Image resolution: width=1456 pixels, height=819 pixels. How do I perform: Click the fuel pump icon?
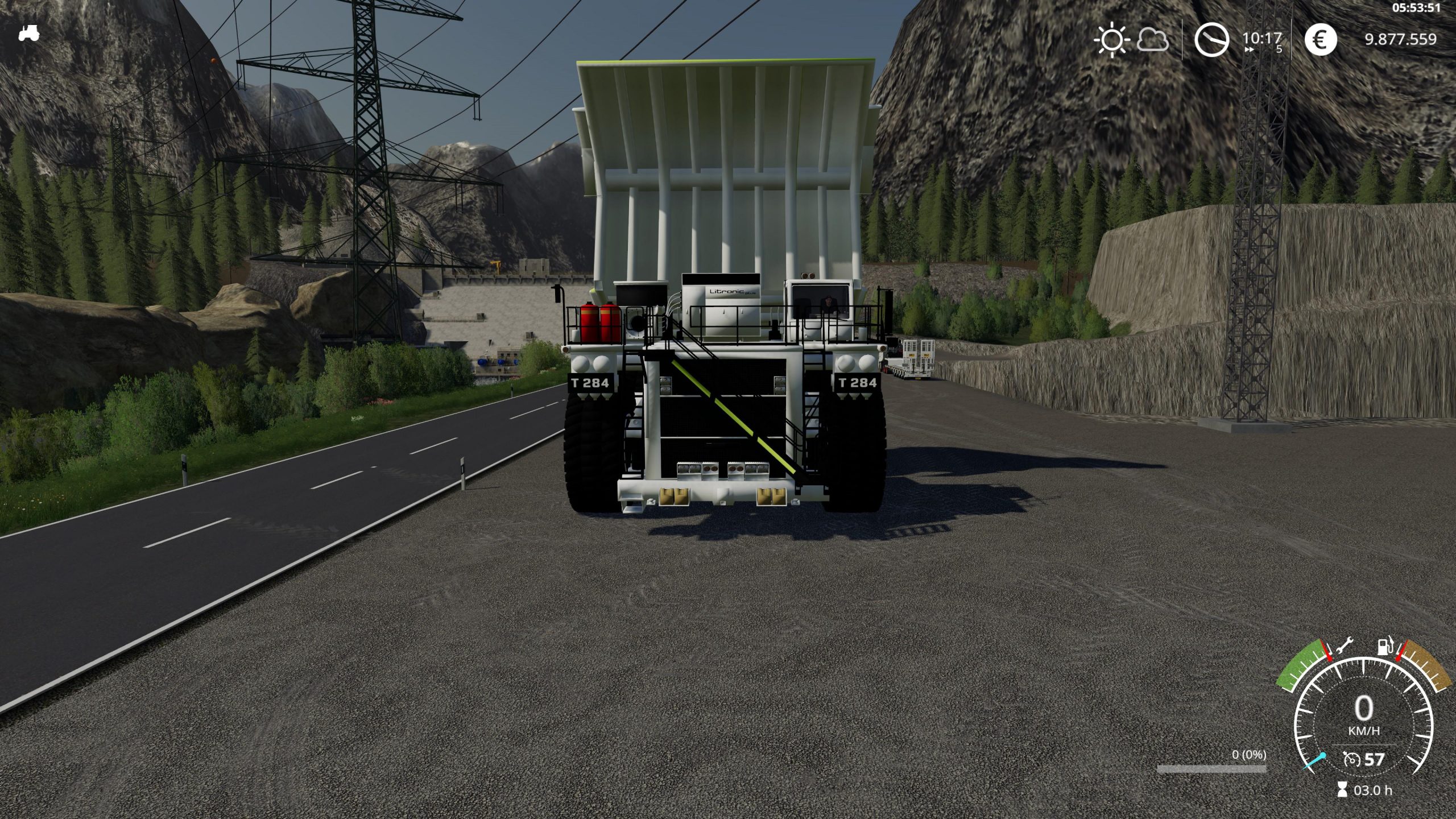tap(1384, 646)
